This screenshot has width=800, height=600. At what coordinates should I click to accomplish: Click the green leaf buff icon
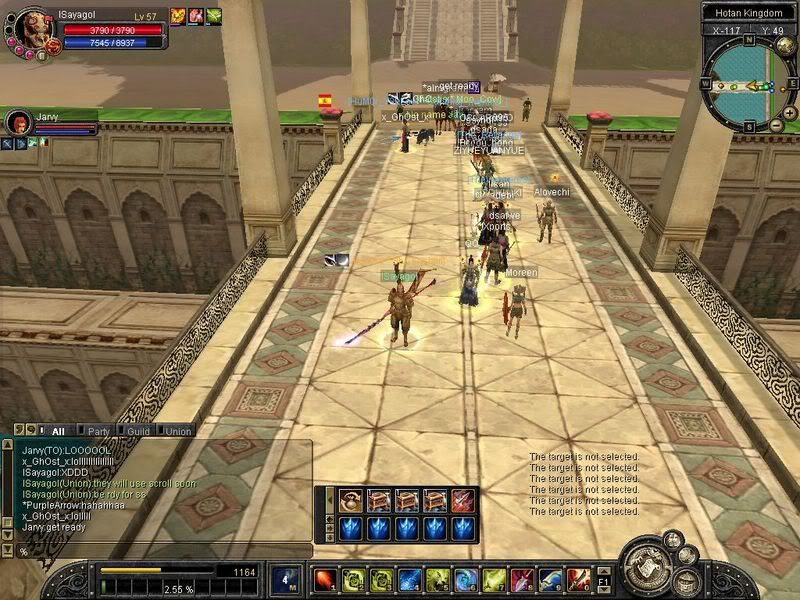[x=214, y=16]
